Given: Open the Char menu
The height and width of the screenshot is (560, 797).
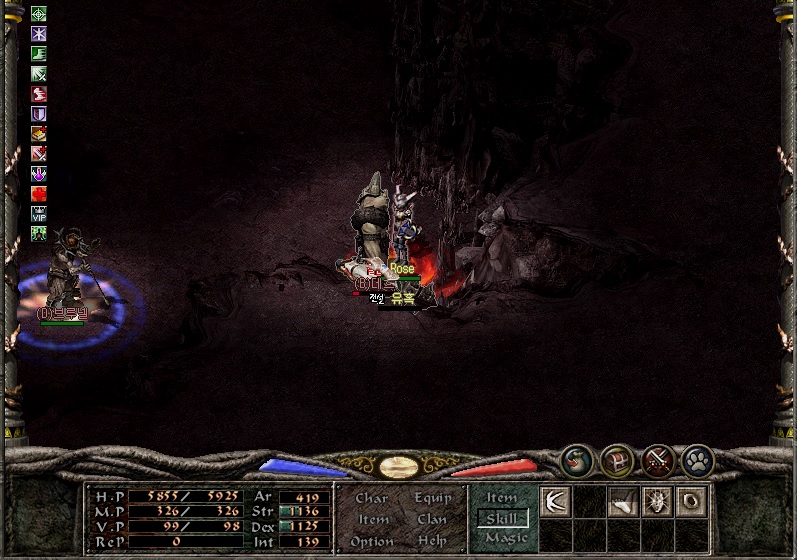Looking at the screenshot, I should click(371, 498).
